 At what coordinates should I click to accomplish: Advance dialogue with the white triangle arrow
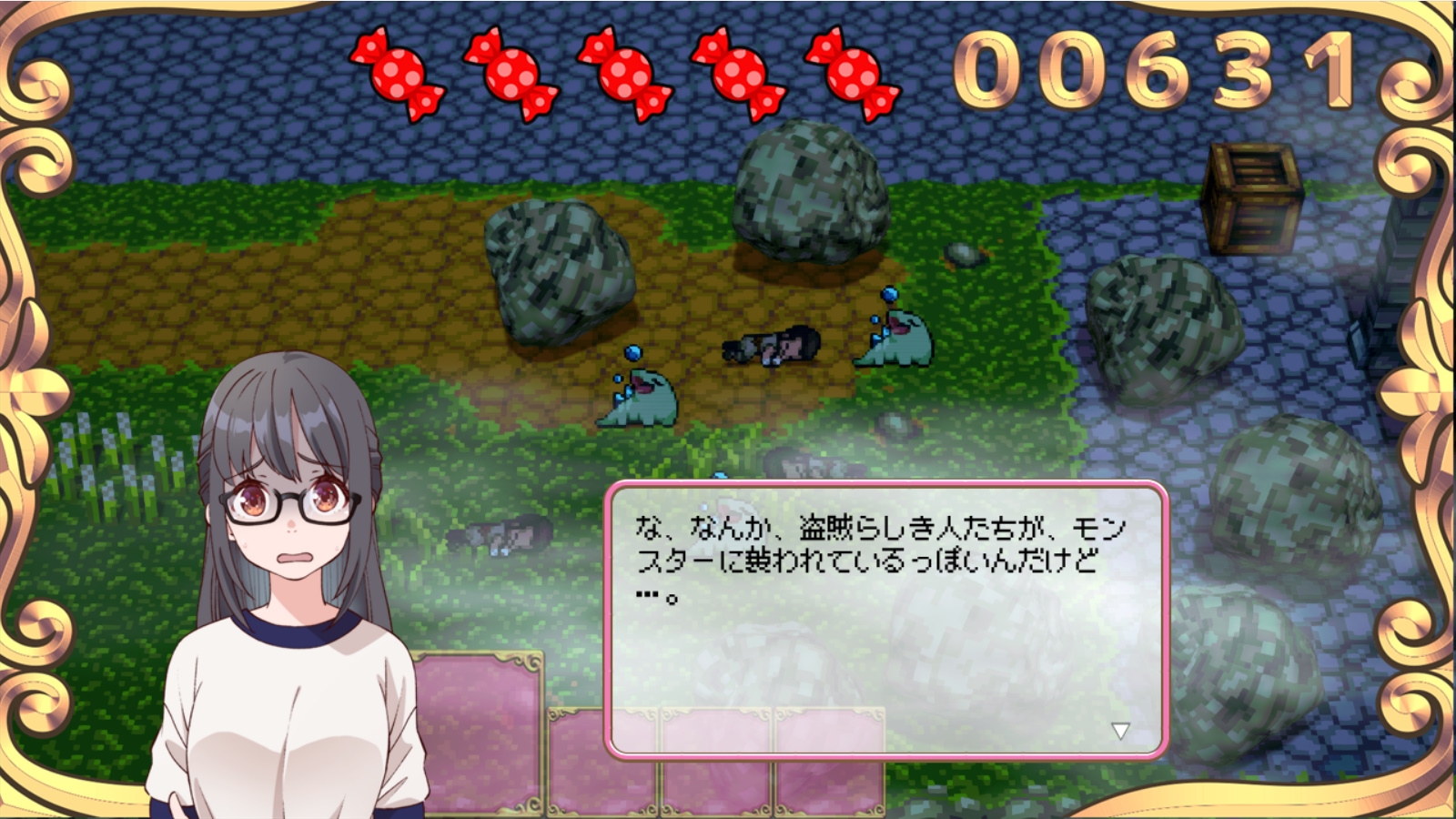(1120, 731)
